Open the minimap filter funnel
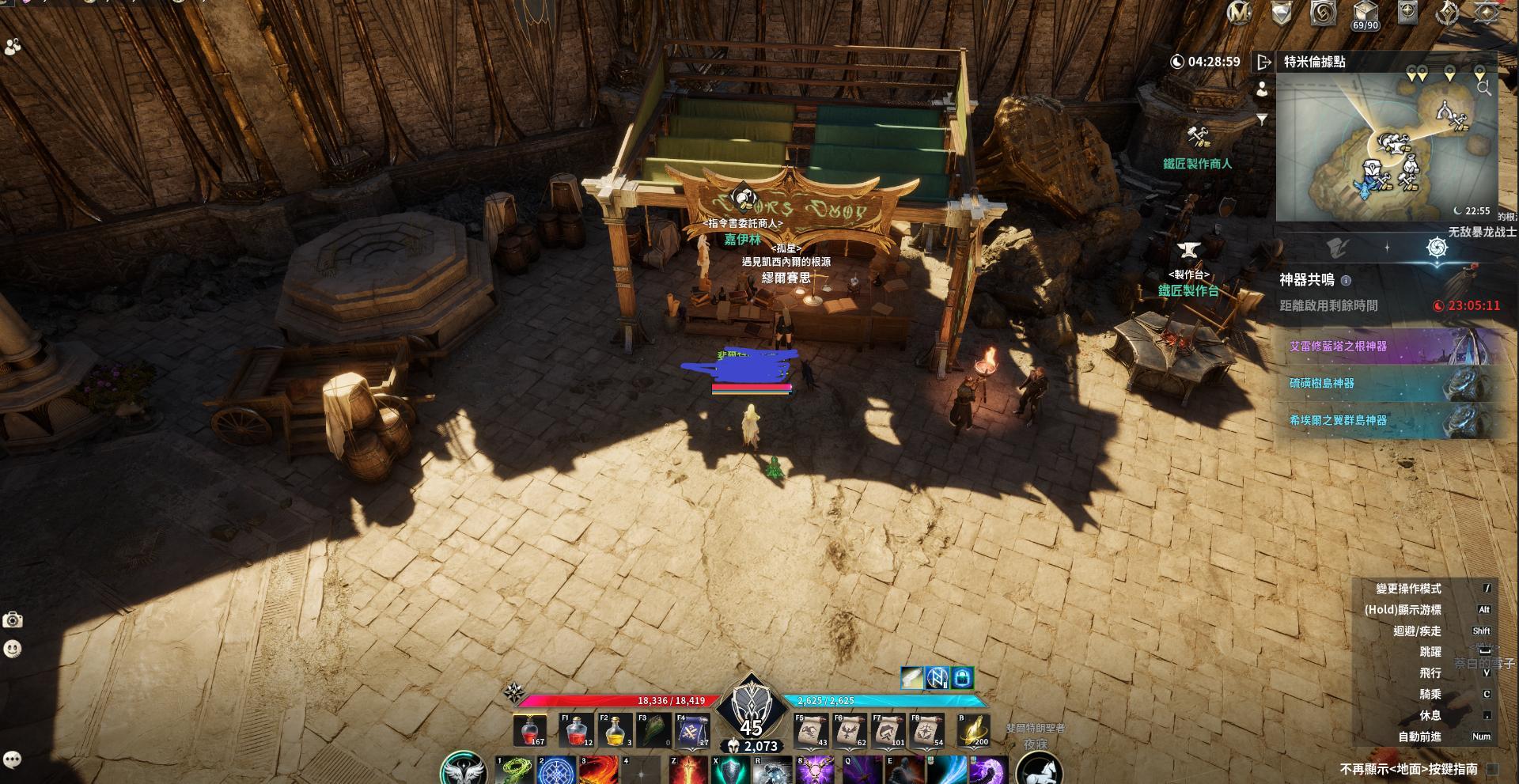 coord(1262,119)
